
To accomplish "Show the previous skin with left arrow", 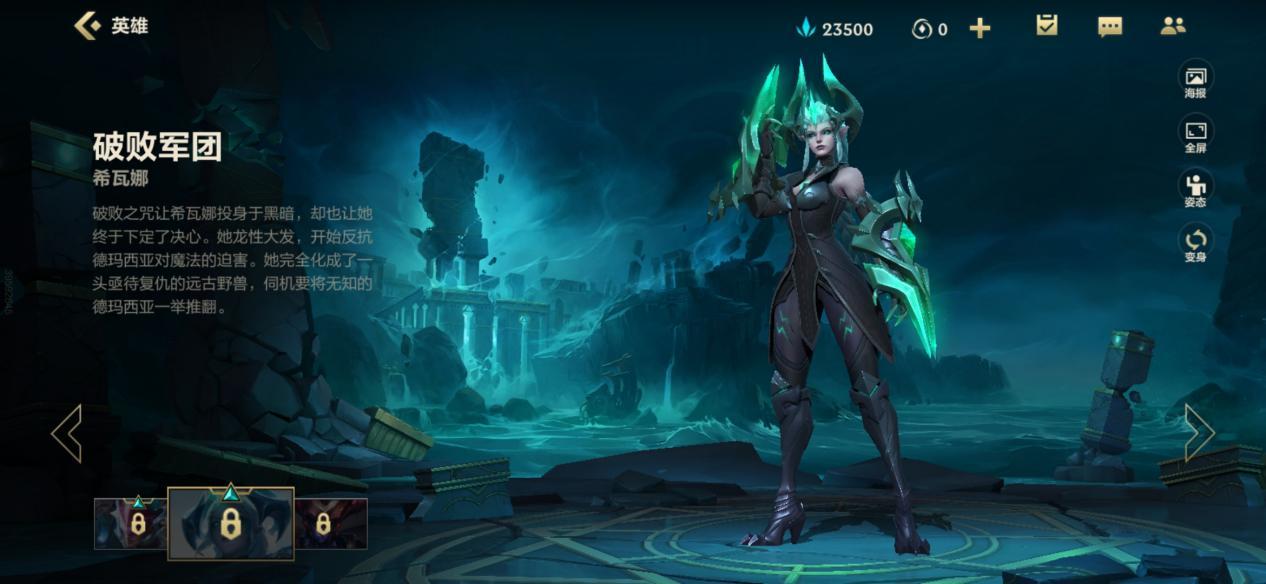I will click(66, 433).
